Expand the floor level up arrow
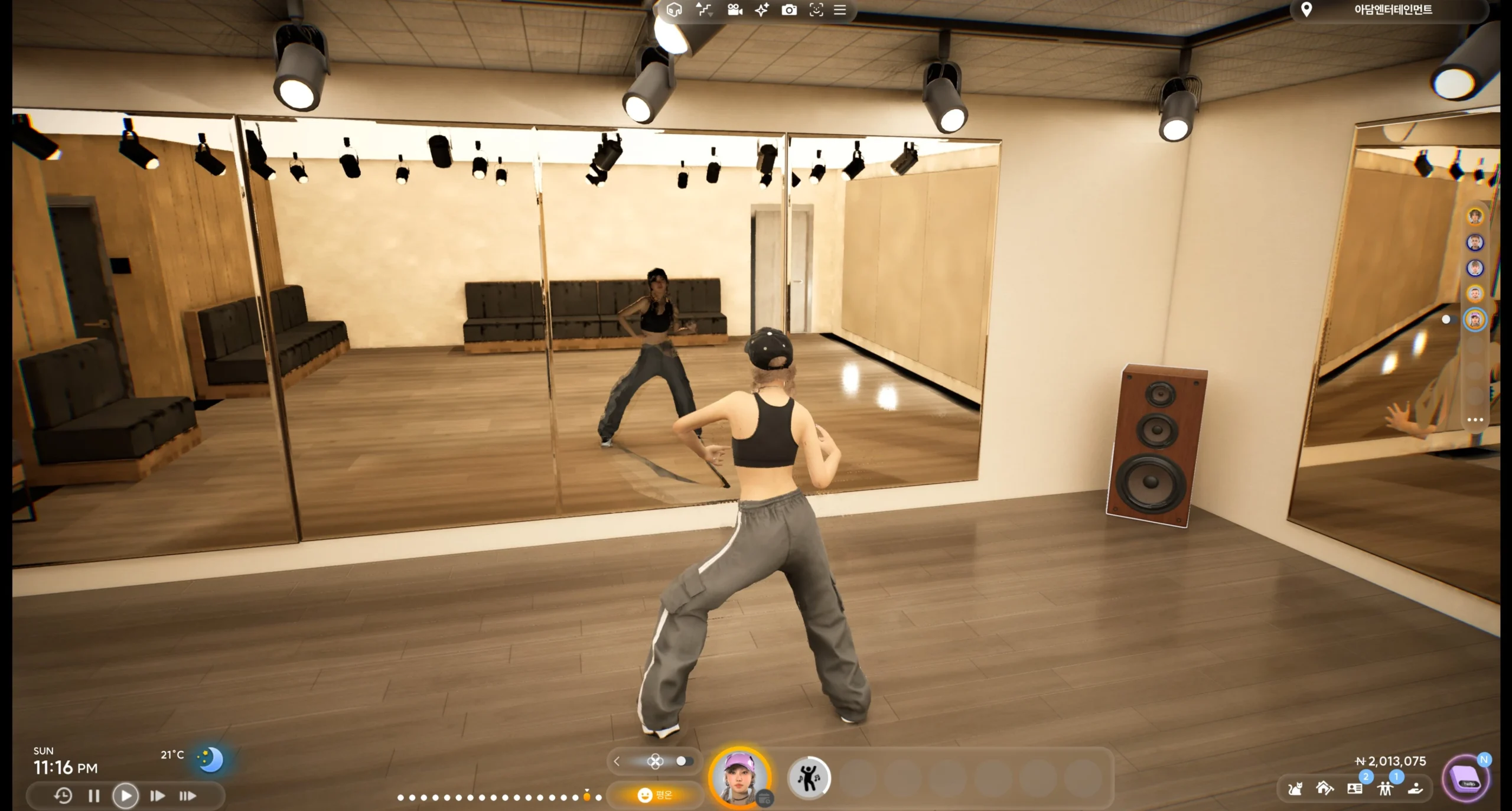 coord(699,5)
